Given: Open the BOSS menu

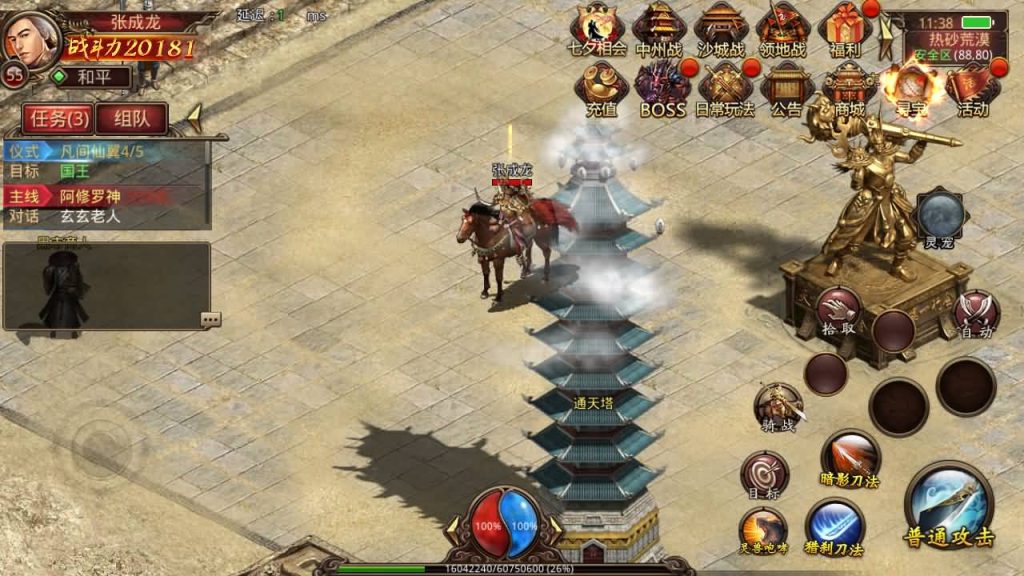Looking at the screenshot, I should click(x=663, y=89).
